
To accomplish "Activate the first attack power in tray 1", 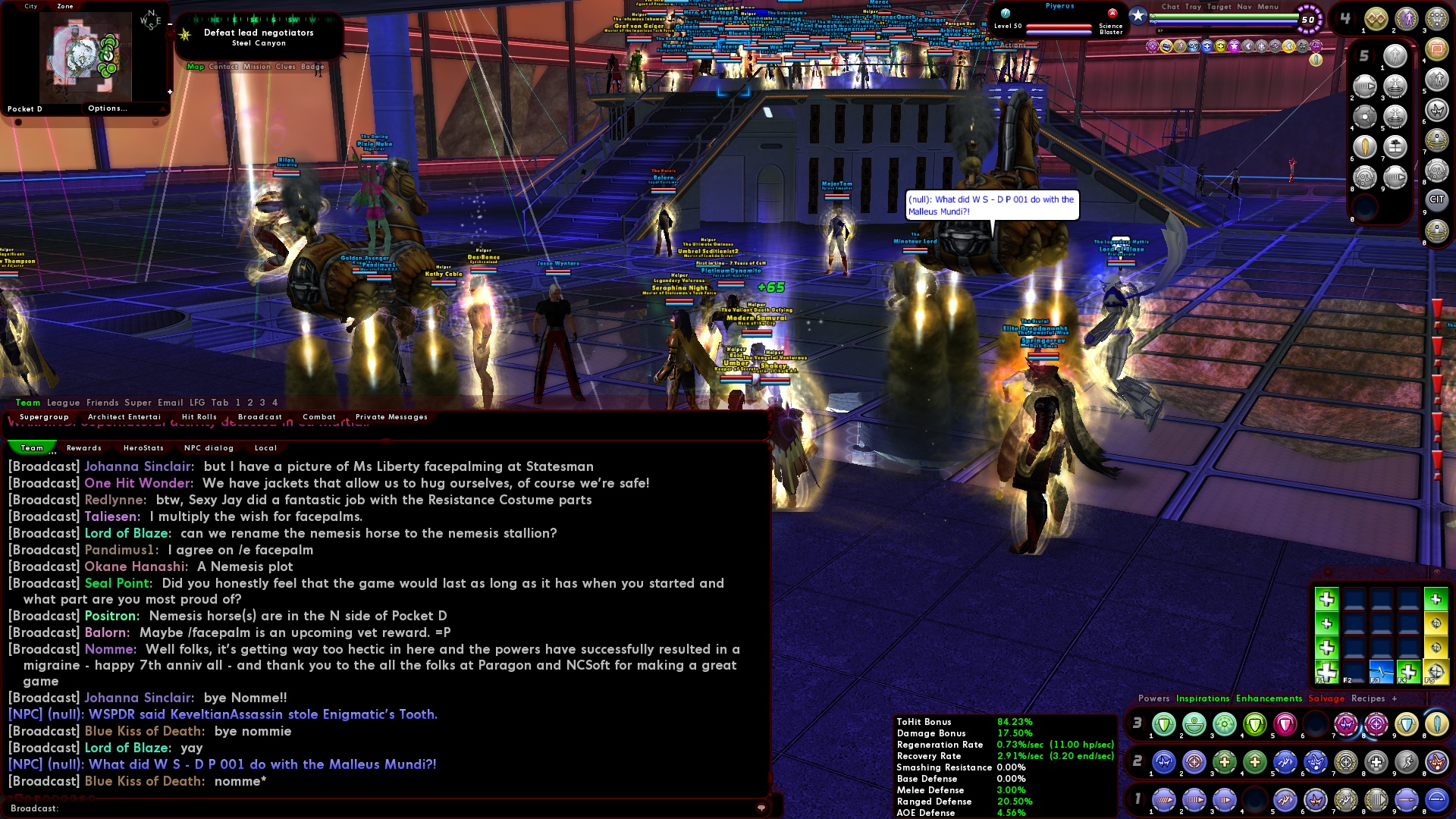I will [1164, 800].
